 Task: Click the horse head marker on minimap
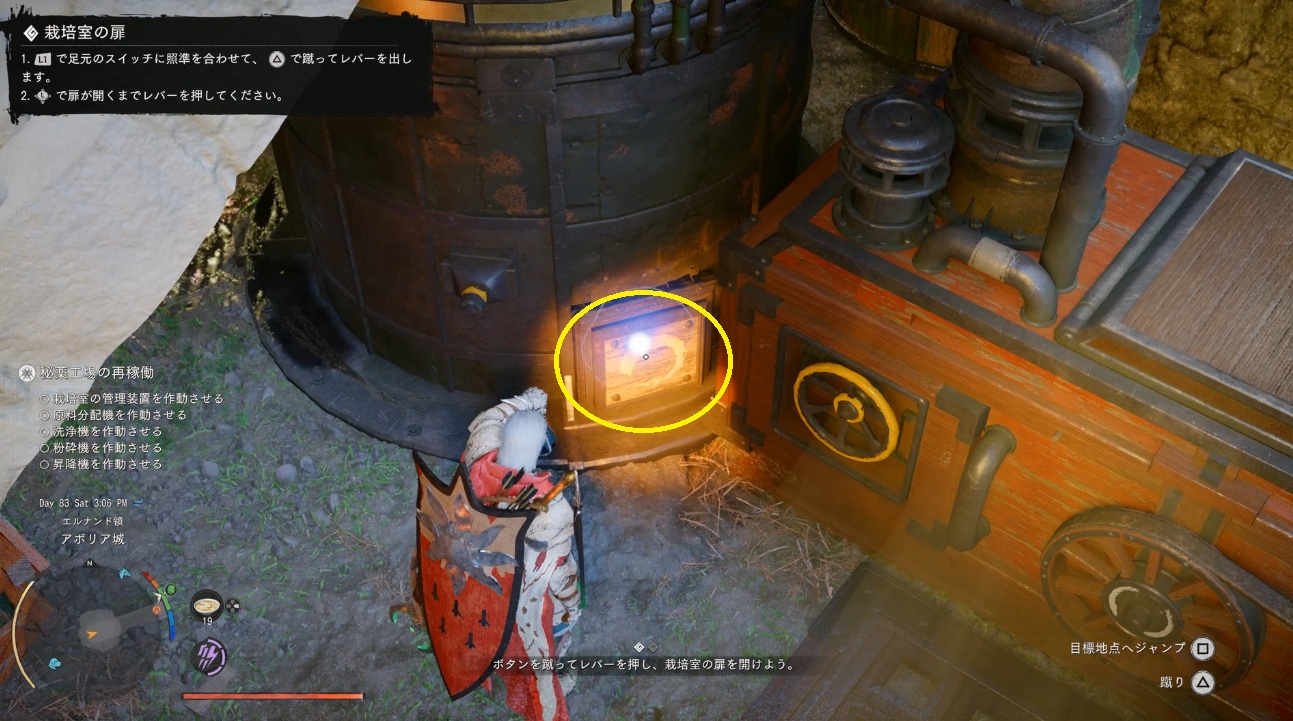click(126, 573)
